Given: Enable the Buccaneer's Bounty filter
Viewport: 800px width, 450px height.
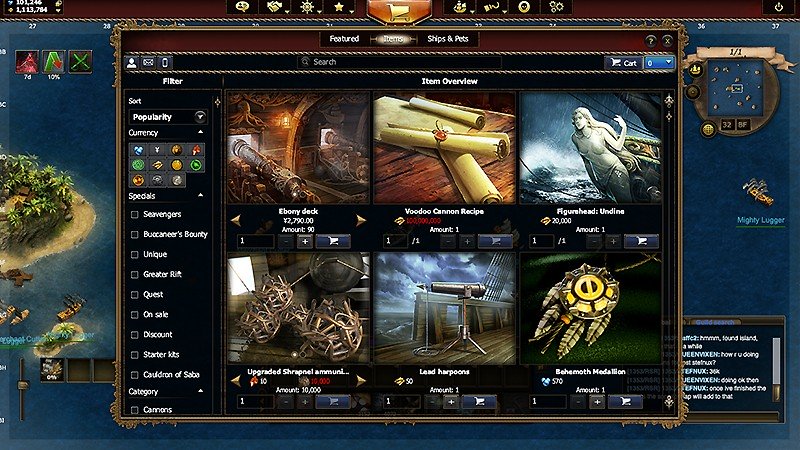Looking at the screenshot, I should point(135,234).
